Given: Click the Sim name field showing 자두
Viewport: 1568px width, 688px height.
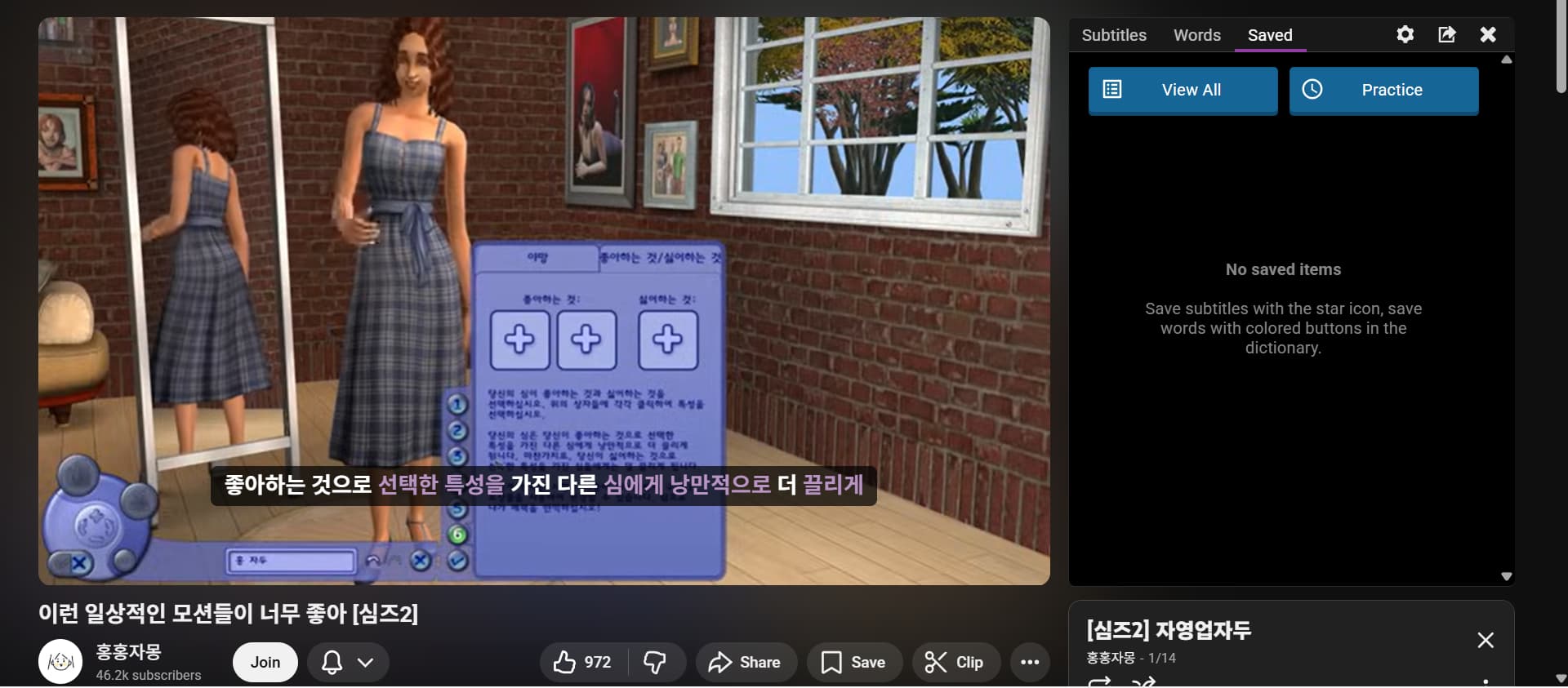Looking at the screenshot, I should click(292, 561).
